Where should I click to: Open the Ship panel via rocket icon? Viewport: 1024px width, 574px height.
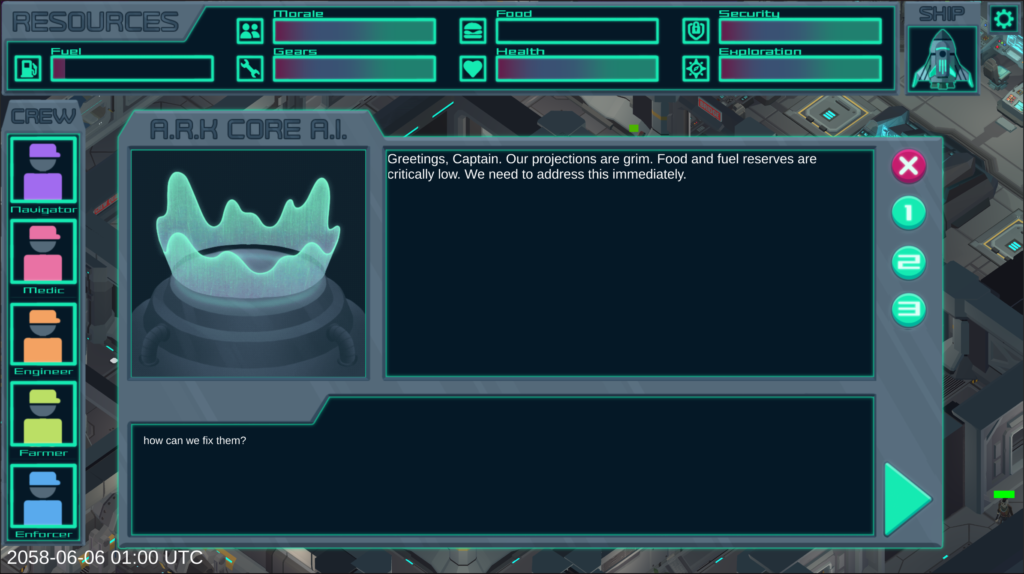click(942, 59)
